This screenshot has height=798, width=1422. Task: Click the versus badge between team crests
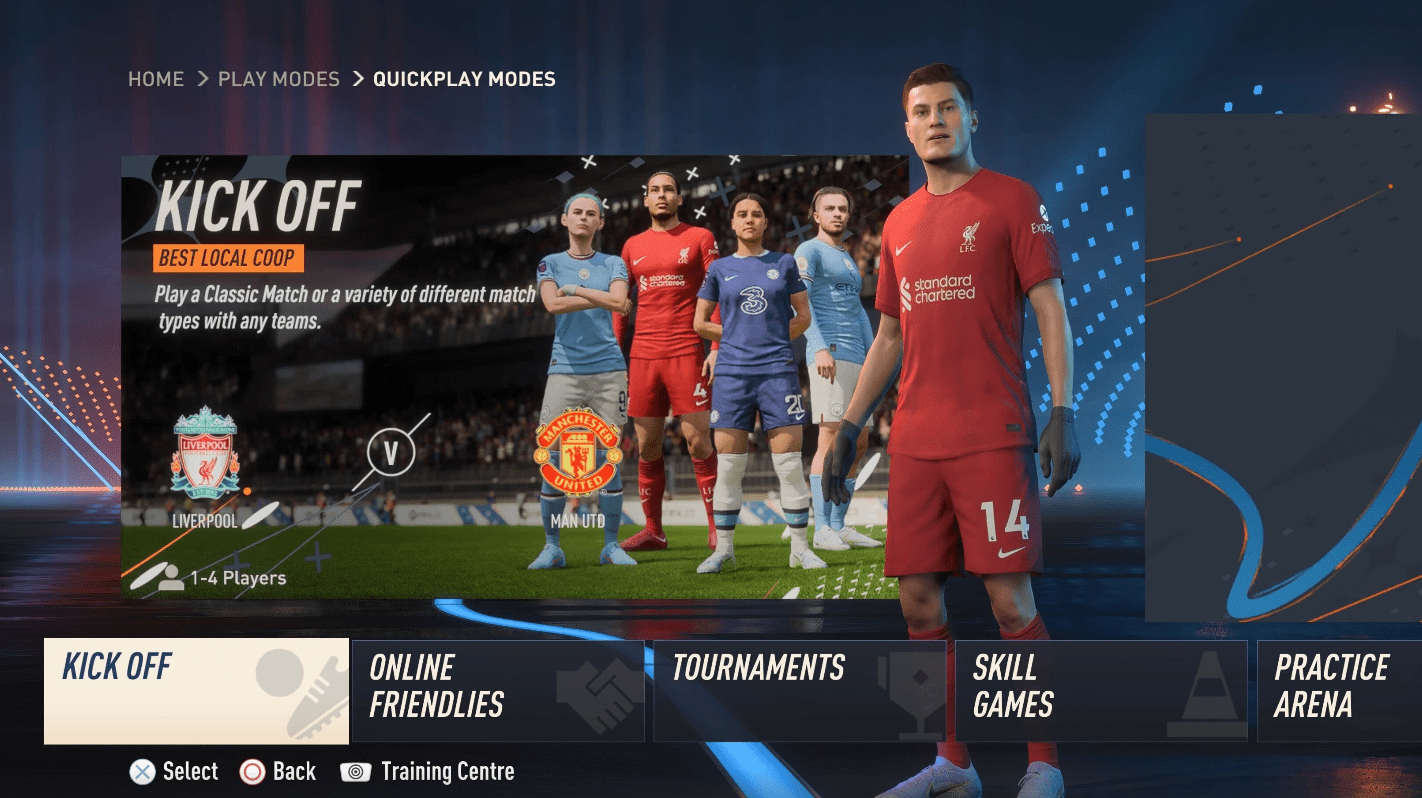390,453
